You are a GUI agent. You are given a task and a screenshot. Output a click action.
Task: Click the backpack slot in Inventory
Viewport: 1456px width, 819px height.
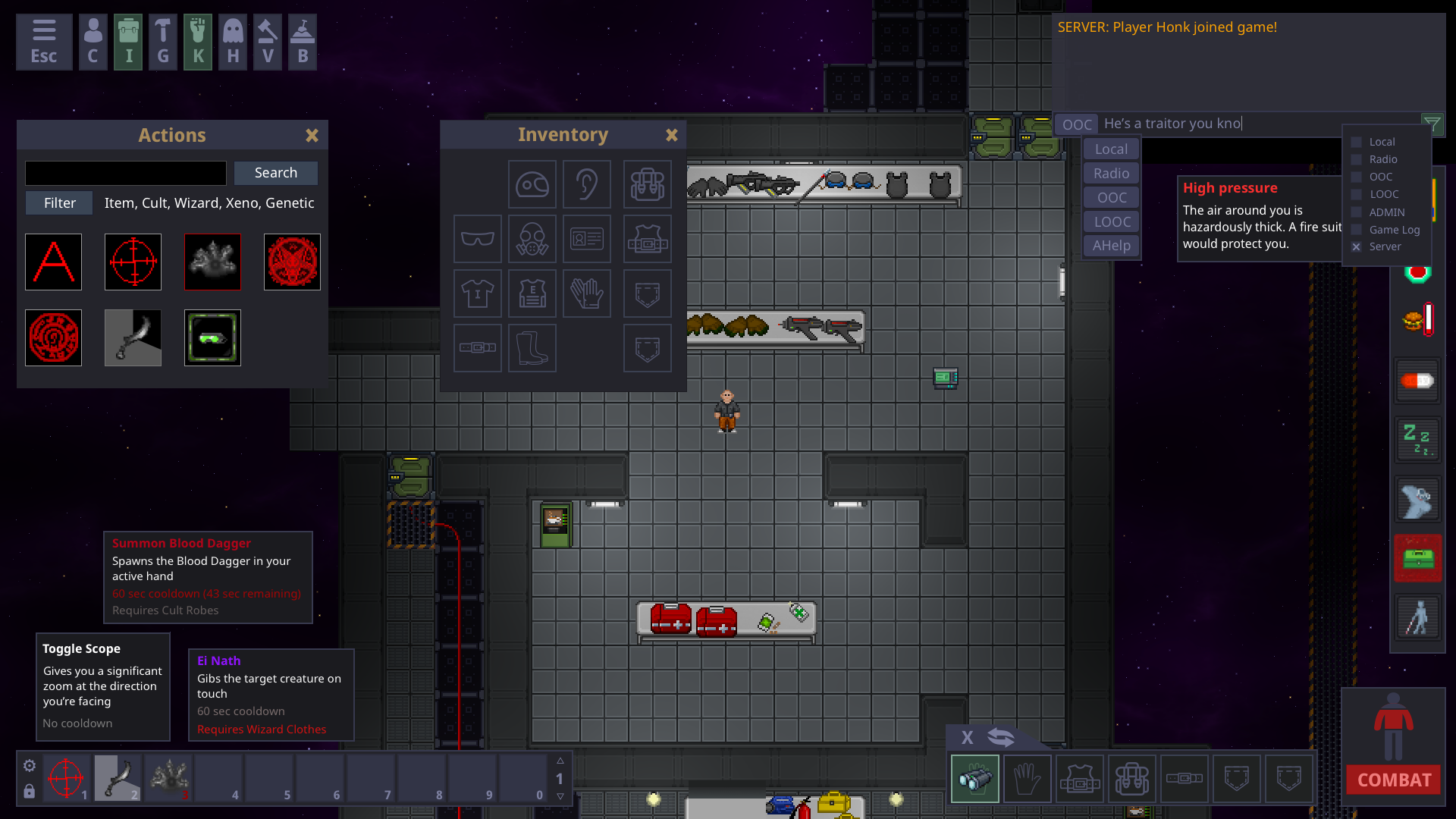(647, 184)
